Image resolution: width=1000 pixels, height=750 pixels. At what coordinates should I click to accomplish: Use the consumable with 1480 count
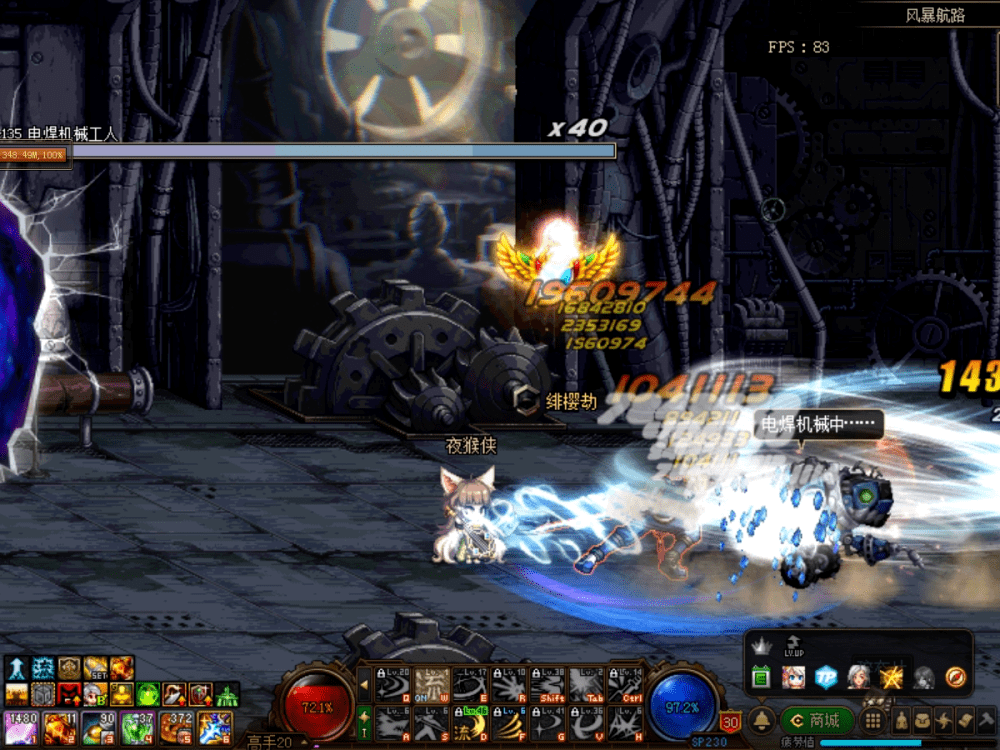coord(19,727)
